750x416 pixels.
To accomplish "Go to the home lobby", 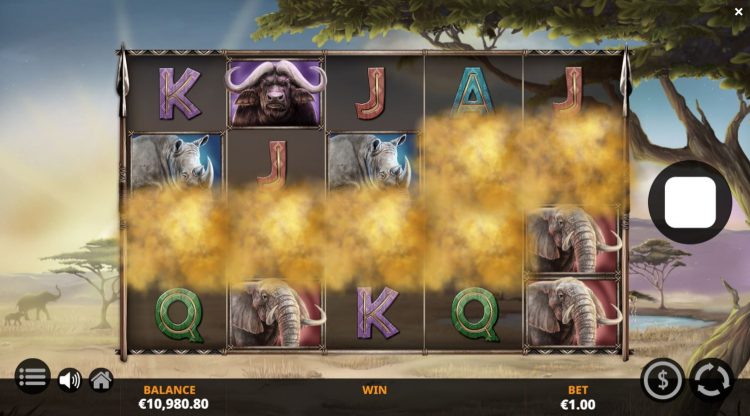I will pos(100,380).
